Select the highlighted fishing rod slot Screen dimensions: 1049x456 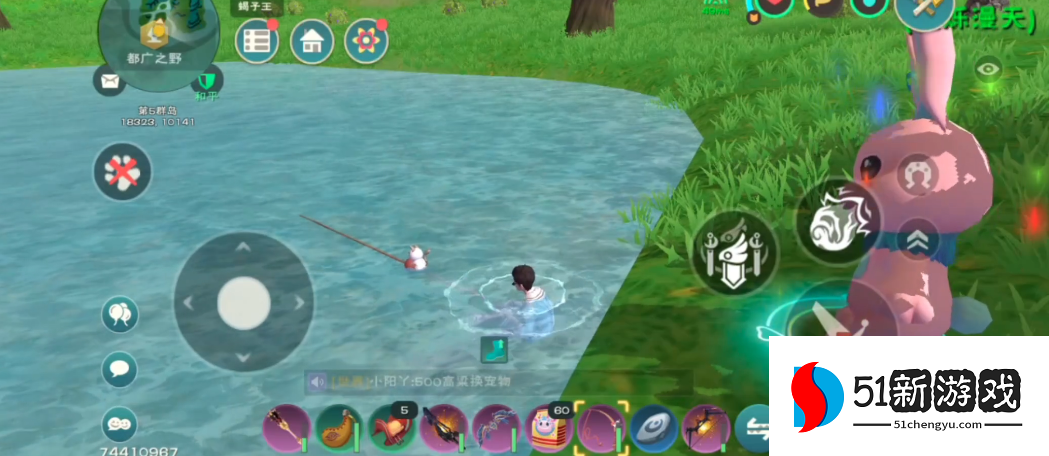click(600, 430)
